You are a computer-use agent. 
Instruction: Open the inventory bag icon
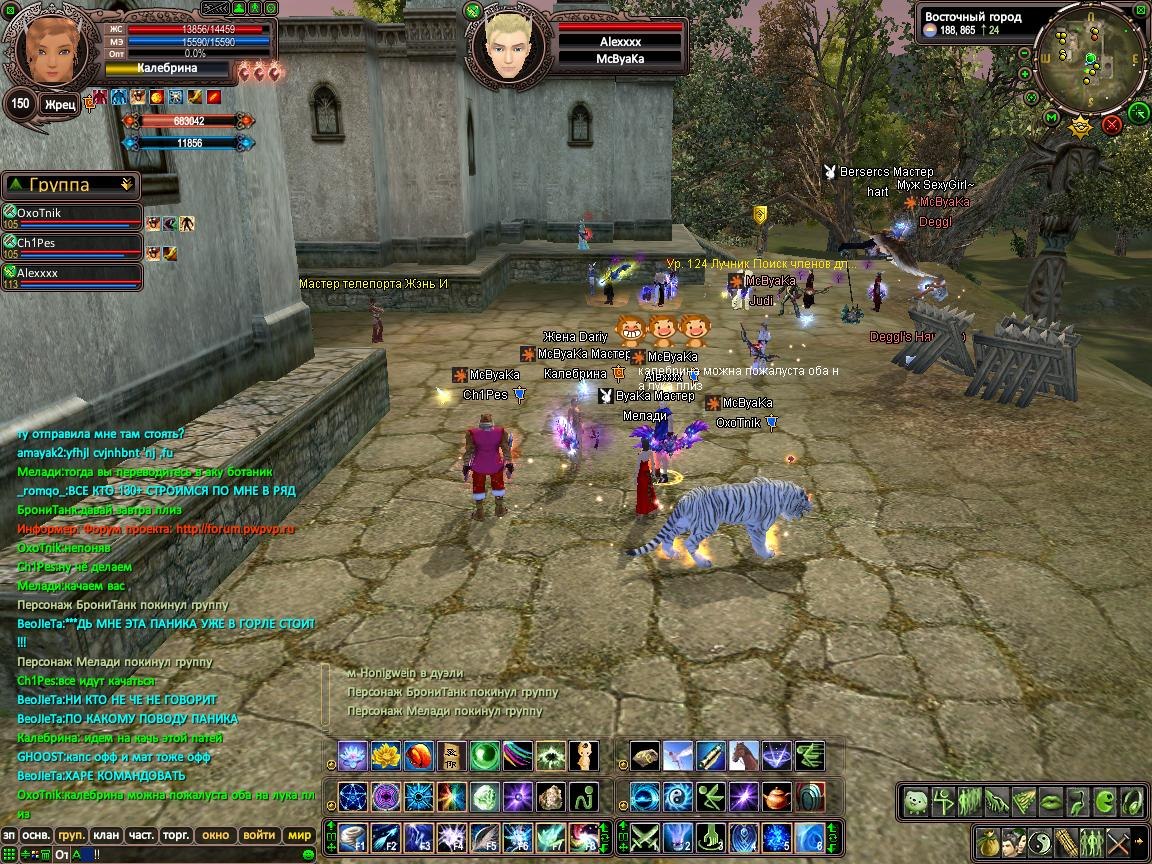coord(989,841)
